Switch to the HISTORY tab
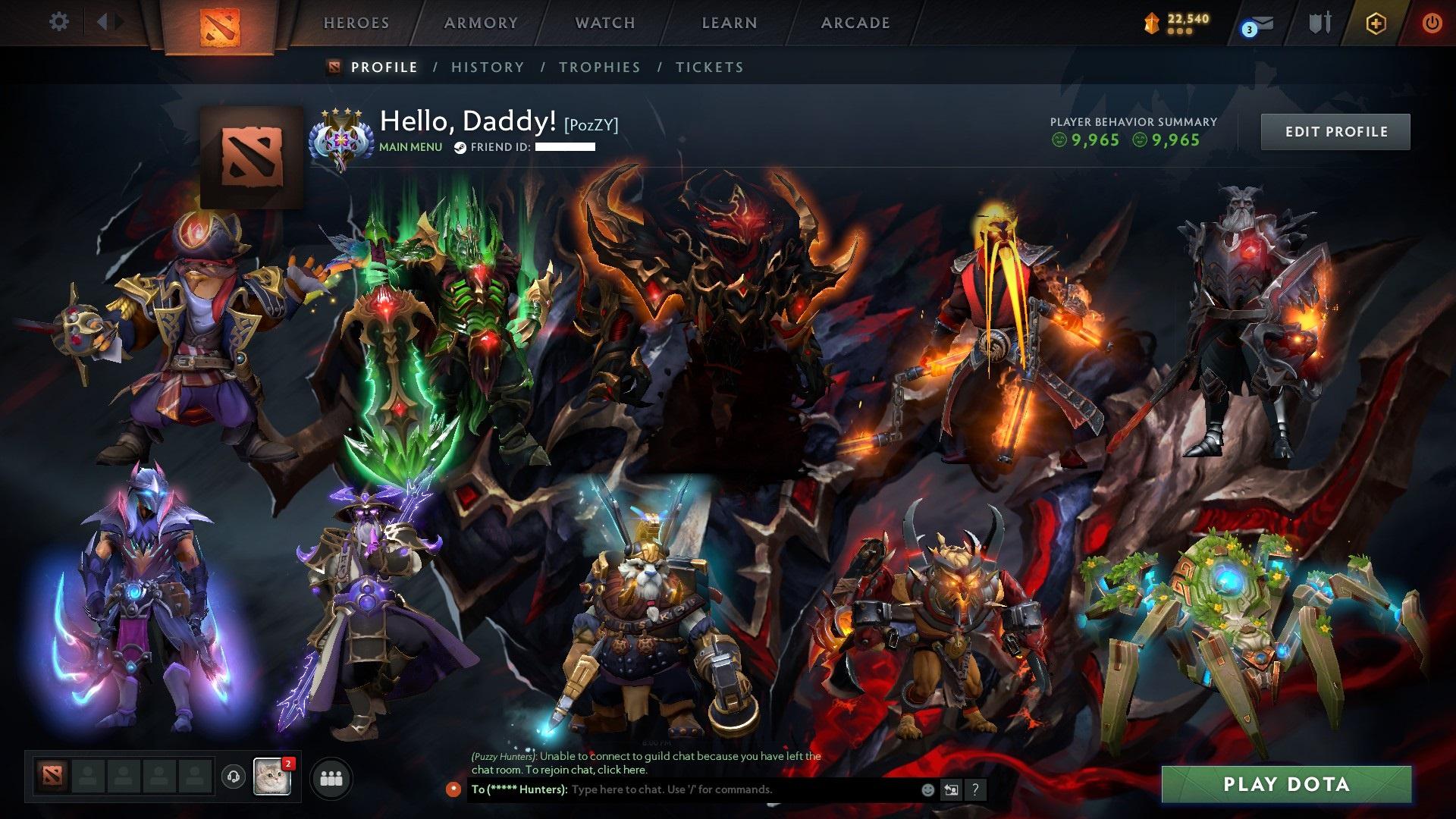This screenshot has width=1456, height=819. 486,67
